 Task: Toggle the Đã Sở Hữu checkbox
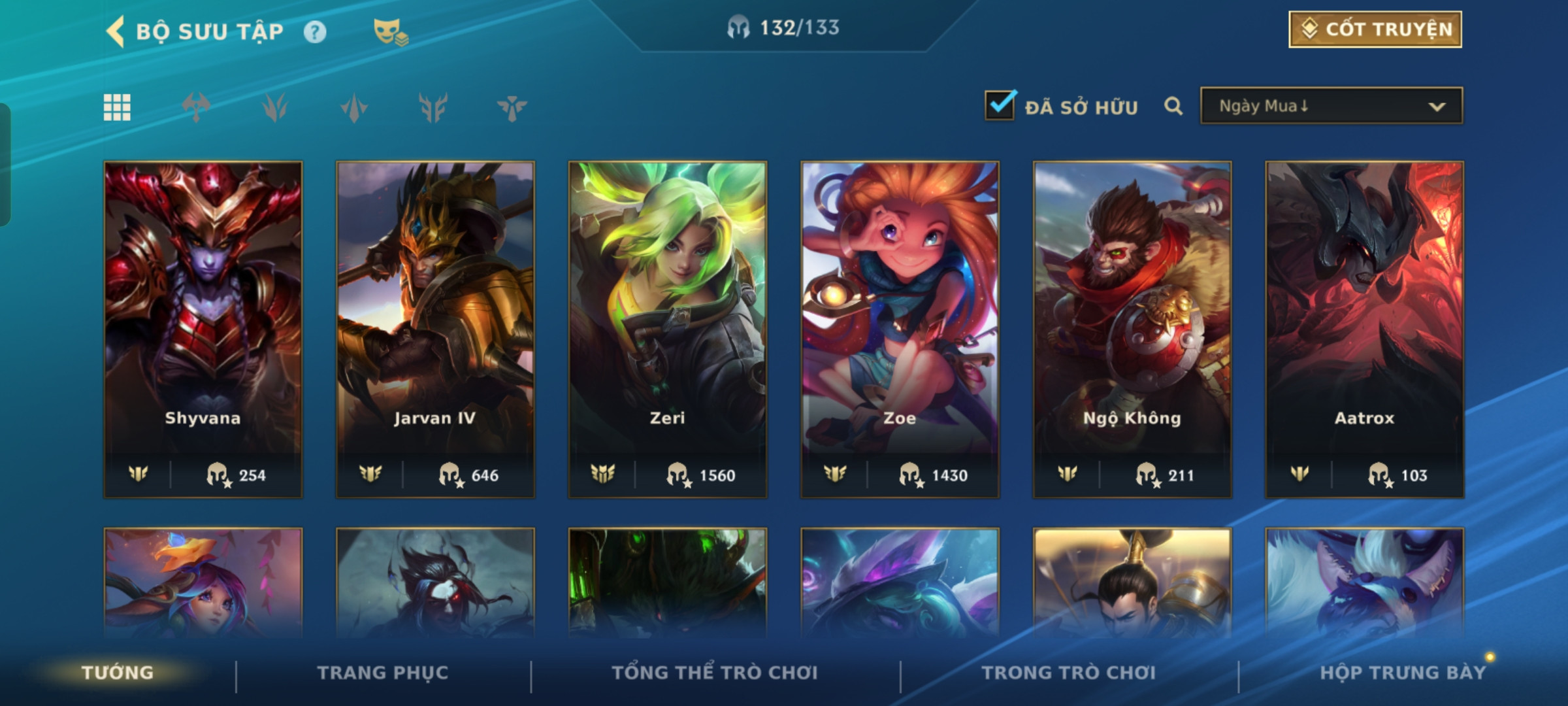1000,105
